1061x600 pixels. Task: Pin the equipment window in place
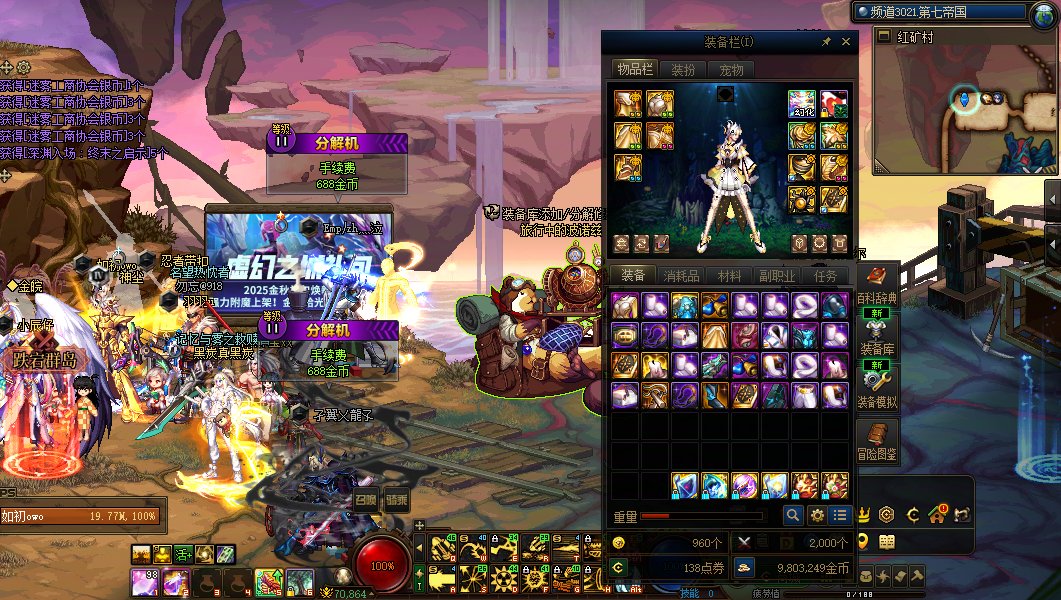click(826, 42)
